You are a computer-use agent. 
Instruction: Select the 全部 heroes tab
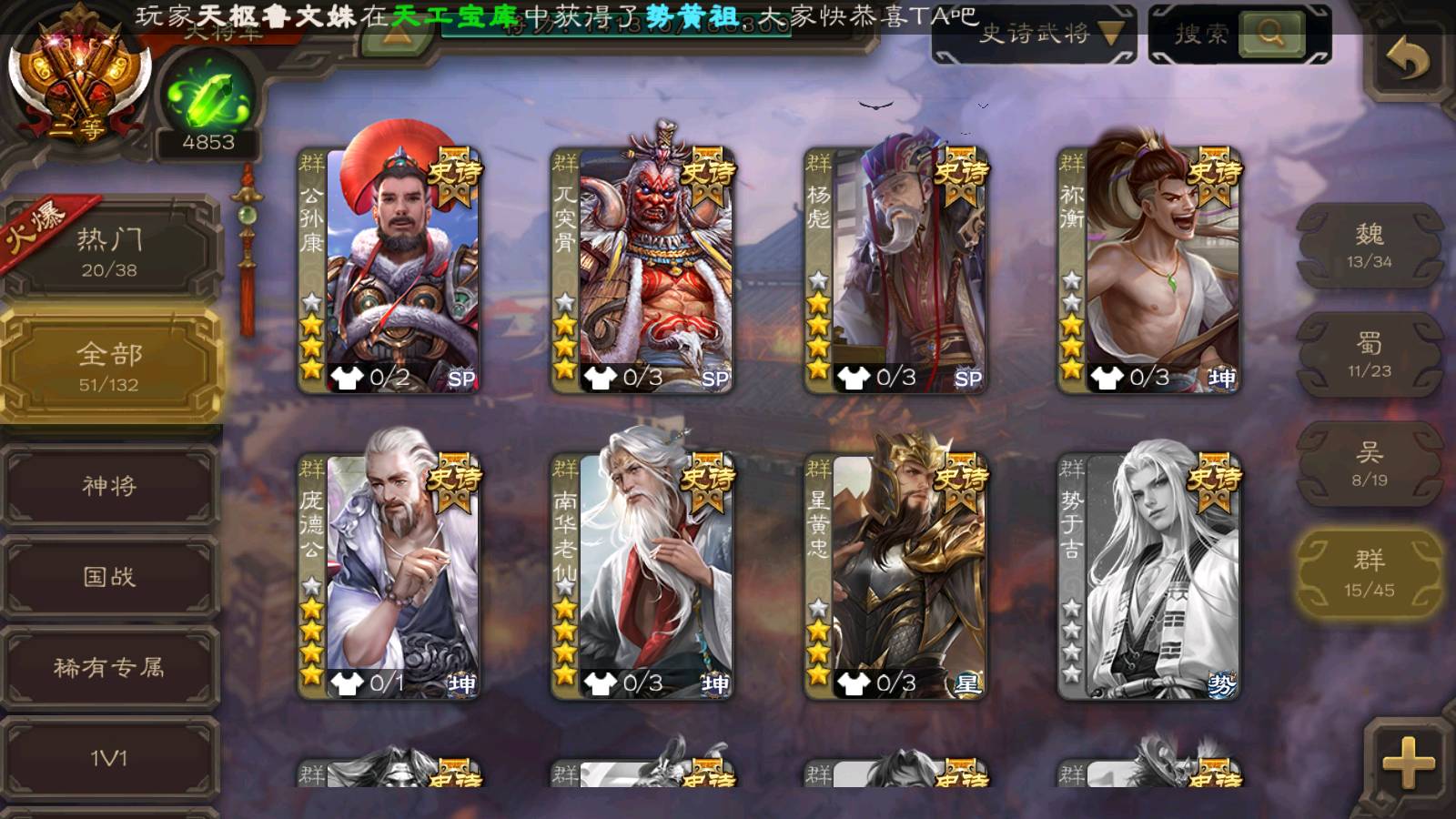coord(109,366)
